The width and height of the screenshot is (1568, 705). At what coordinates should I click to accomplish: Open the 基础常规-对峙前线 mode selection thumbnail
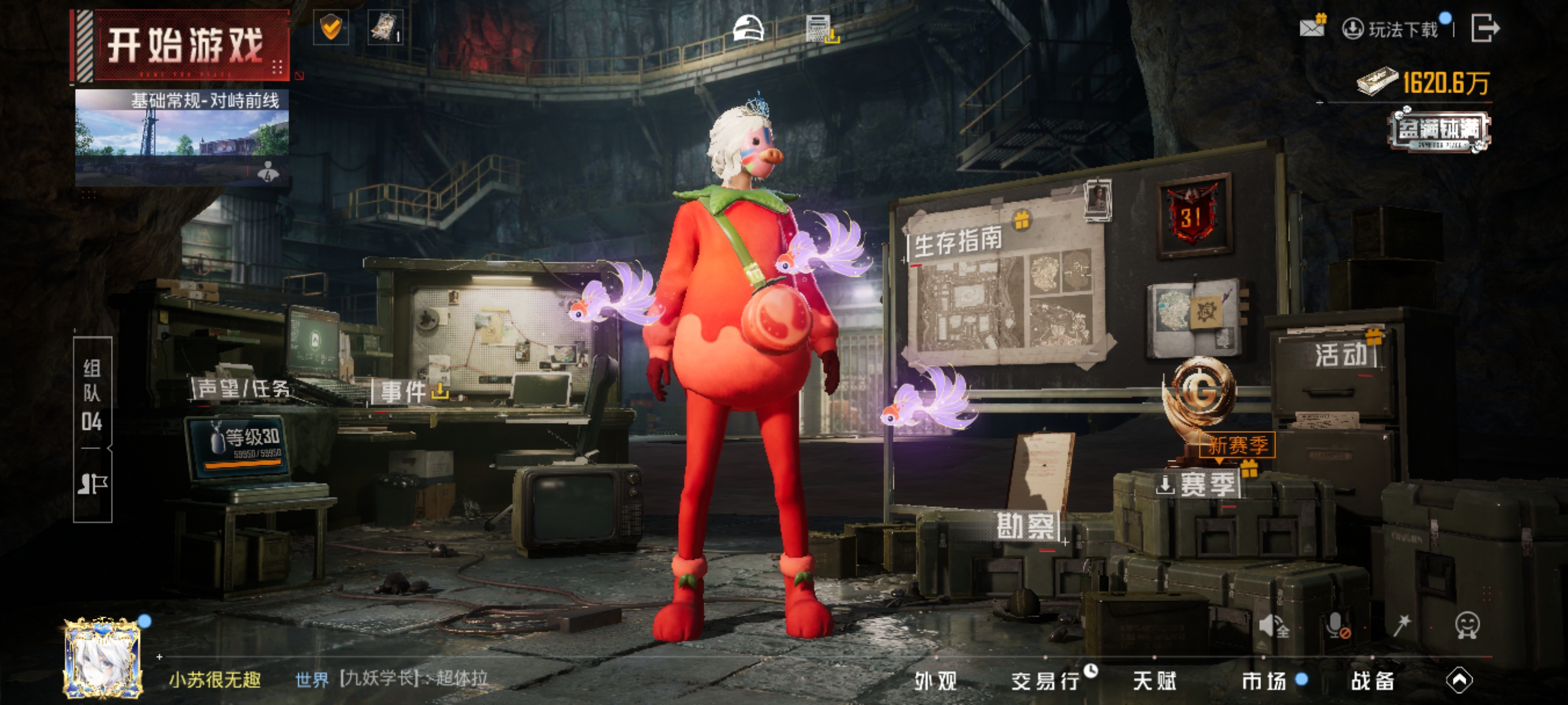coord(182,138)
